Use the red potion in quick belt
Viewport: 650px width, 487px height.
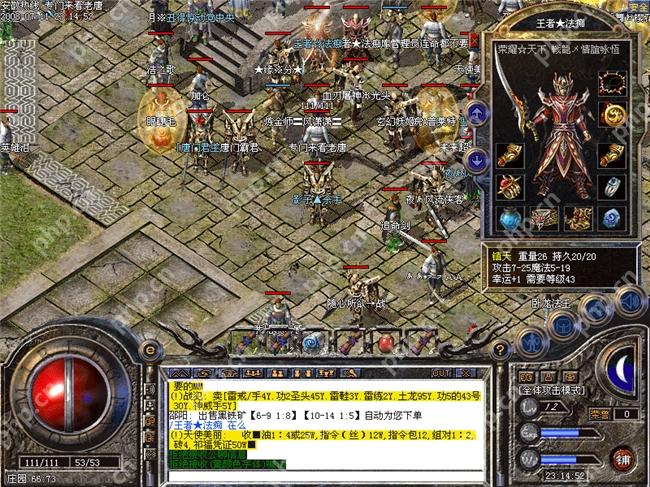click(384, 342)
